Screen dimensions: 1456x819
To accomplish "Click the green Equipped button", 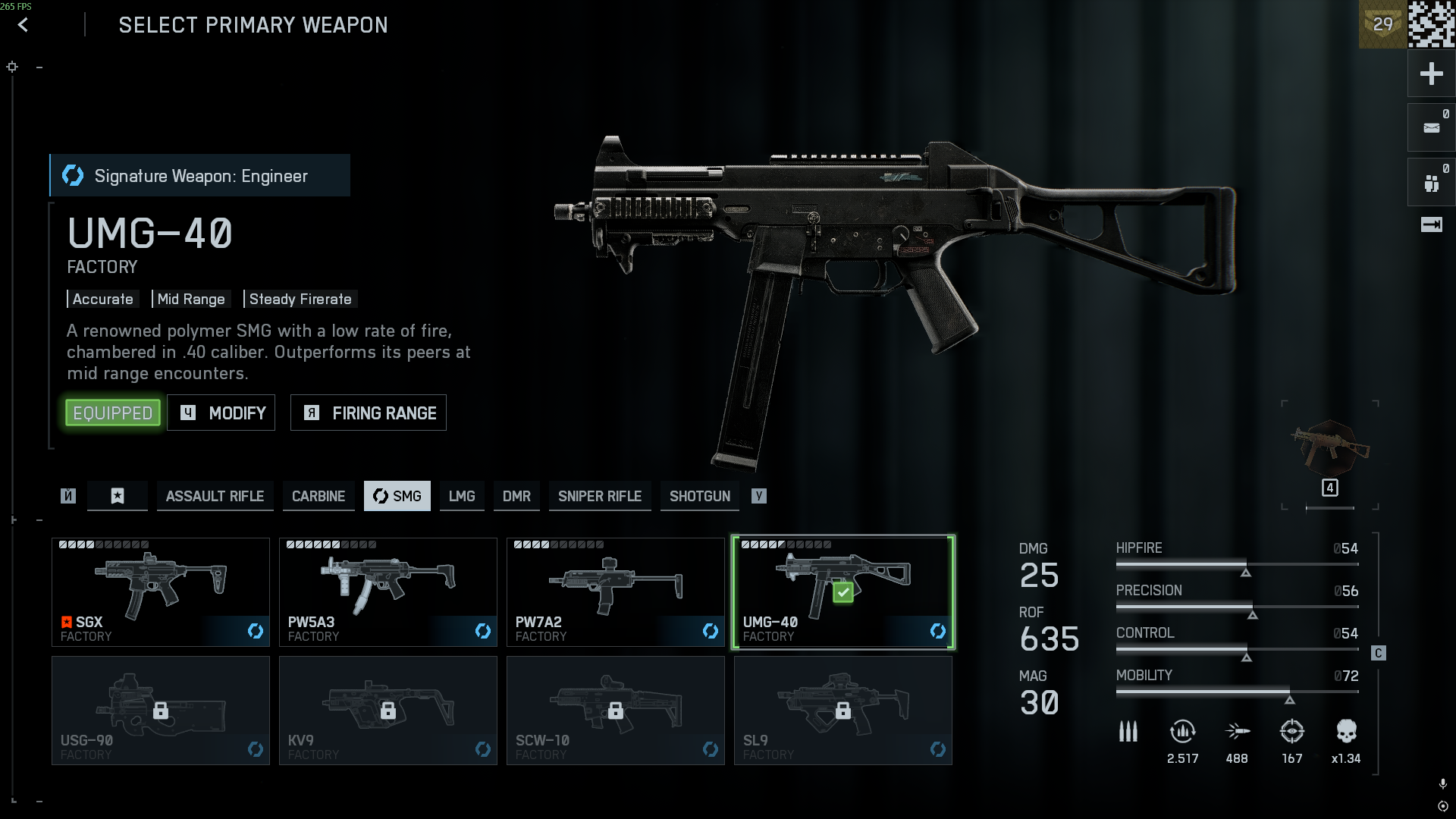I will tap(113, 413).
